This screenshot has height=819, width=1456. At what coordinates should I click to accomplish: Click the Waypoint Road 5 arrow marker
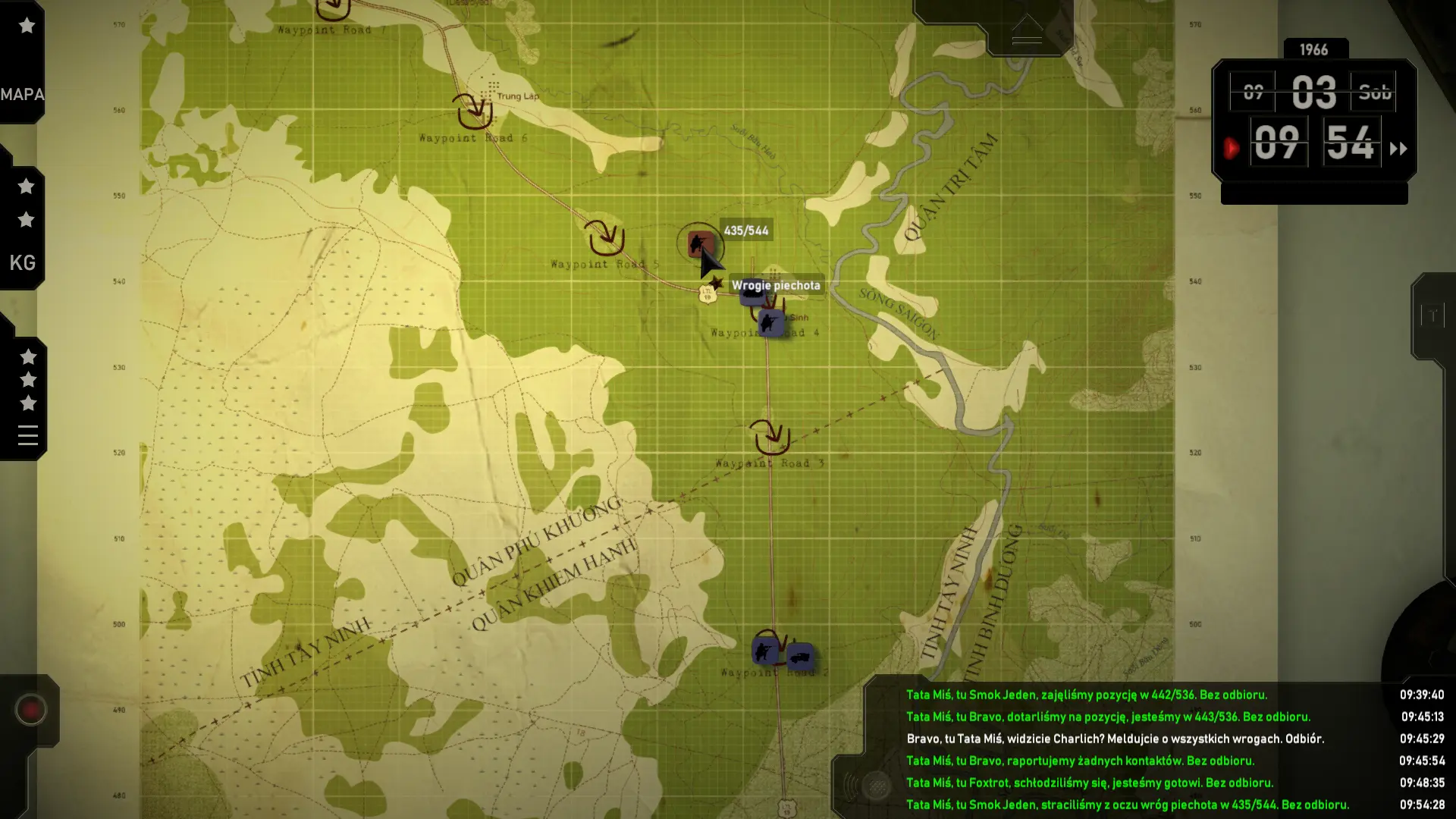click(x=605, y=237)
